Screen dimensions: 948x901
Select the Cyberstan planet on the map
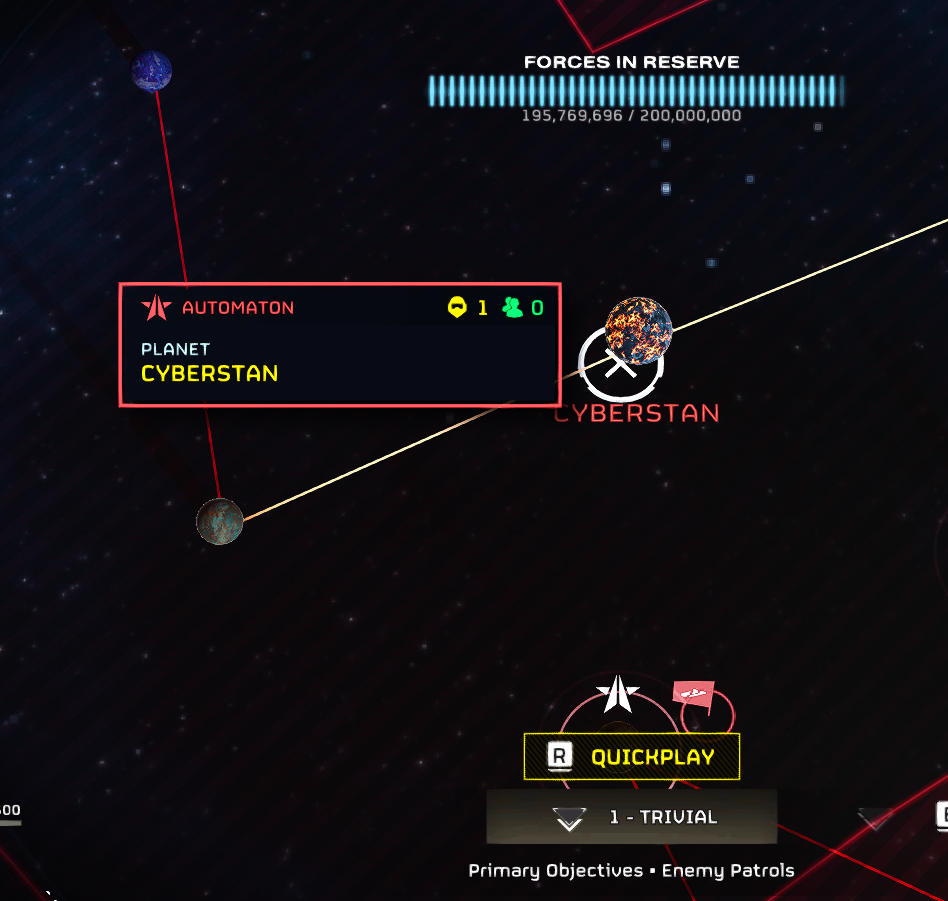[638, 330]
